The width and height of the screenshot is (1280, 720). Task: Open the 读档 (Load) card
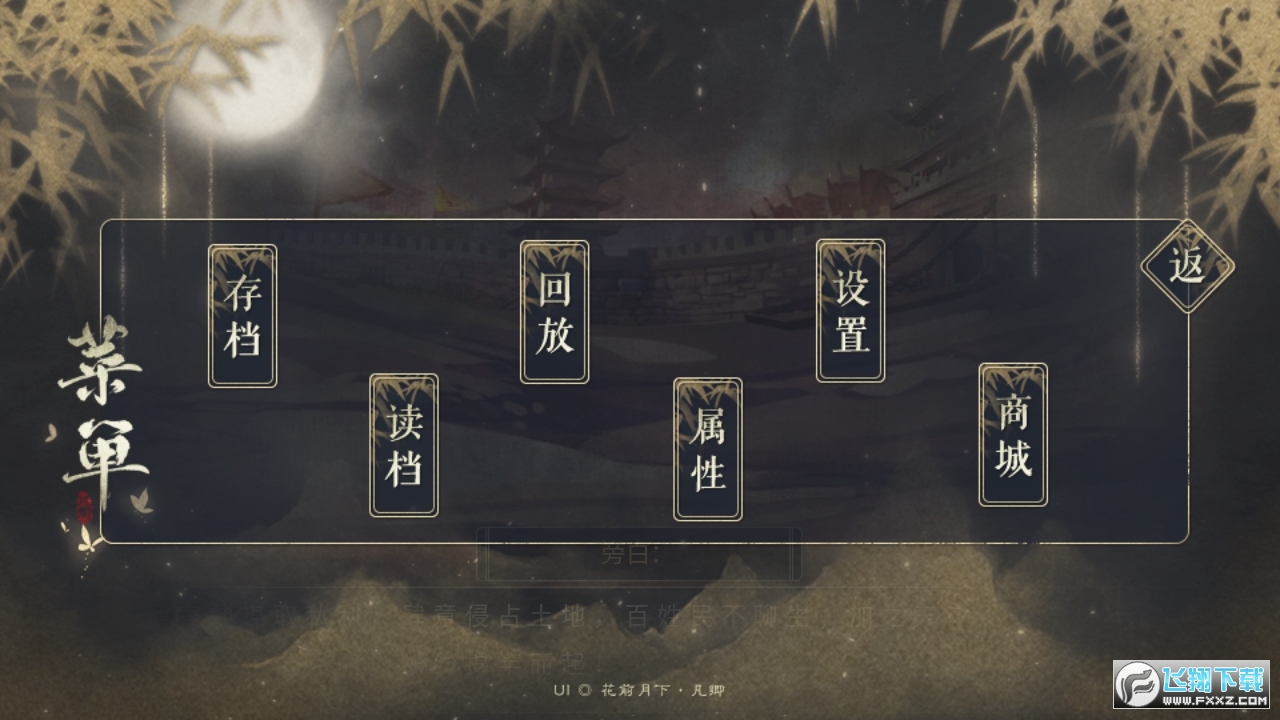coord(403,447)
